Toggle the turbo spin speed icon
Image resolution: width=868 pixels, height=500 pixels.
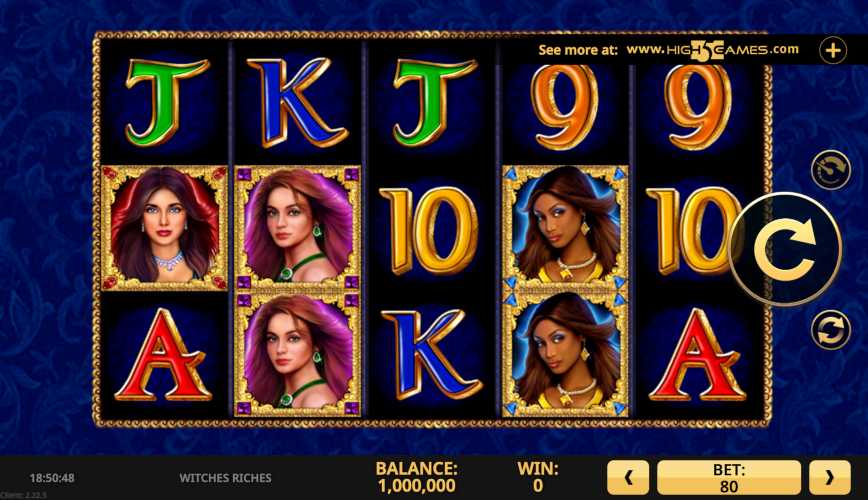click(831, 170)
